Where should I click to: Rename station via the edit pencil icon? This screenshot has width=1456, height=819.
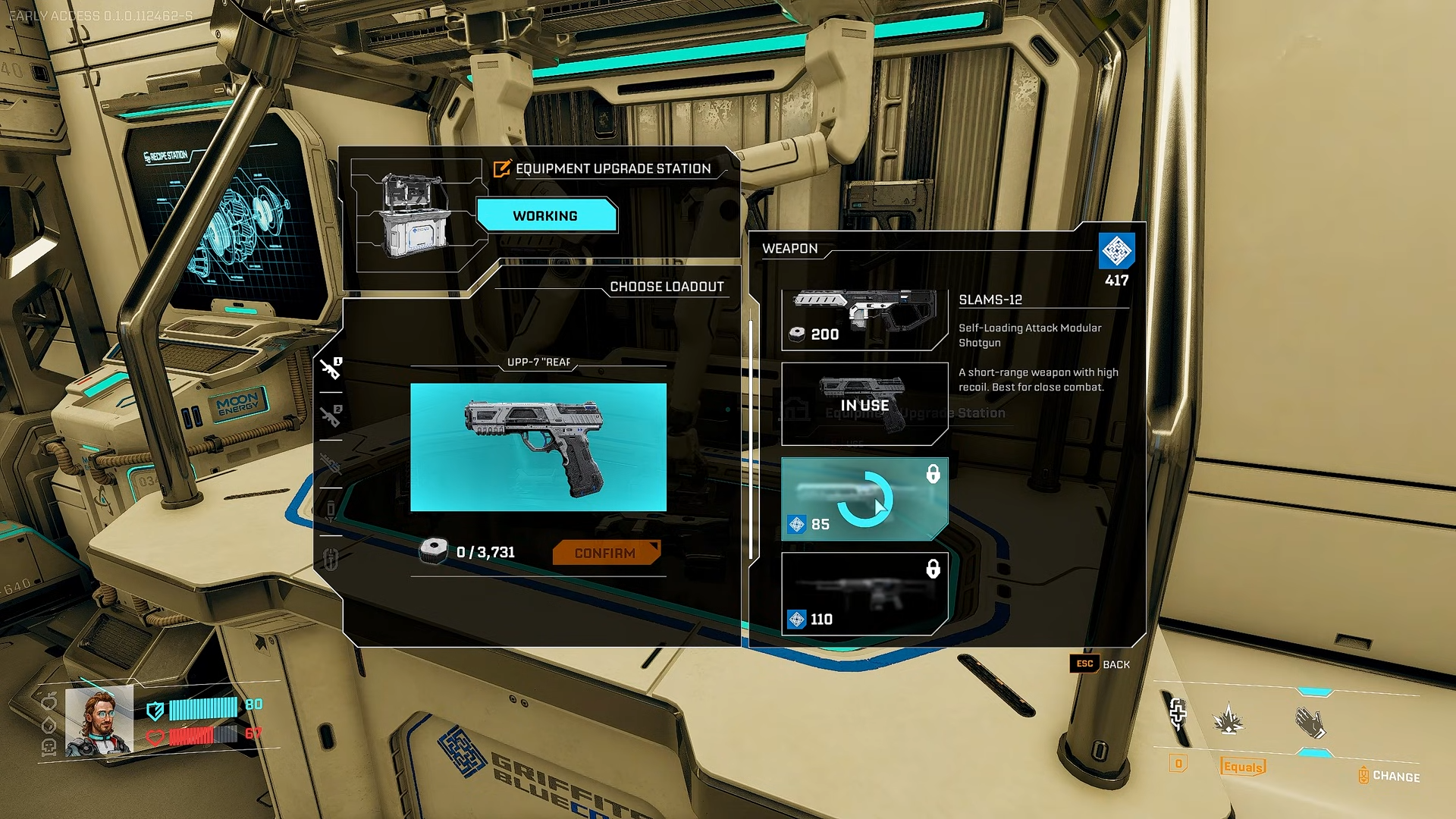[x=501, y=169]
